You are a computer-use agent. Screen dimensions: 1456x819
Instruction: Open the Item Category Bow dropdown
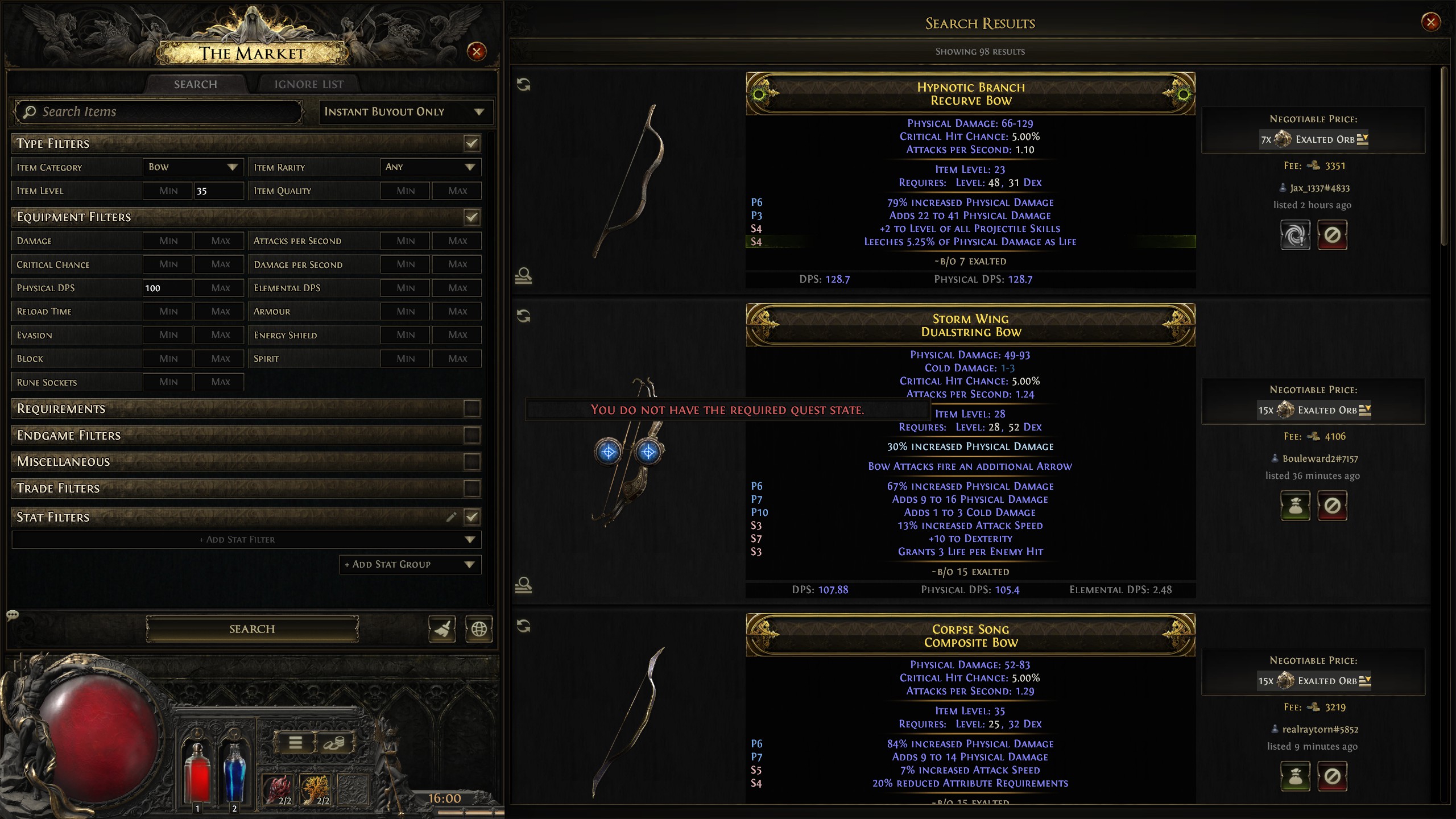(x=192, y=167)
